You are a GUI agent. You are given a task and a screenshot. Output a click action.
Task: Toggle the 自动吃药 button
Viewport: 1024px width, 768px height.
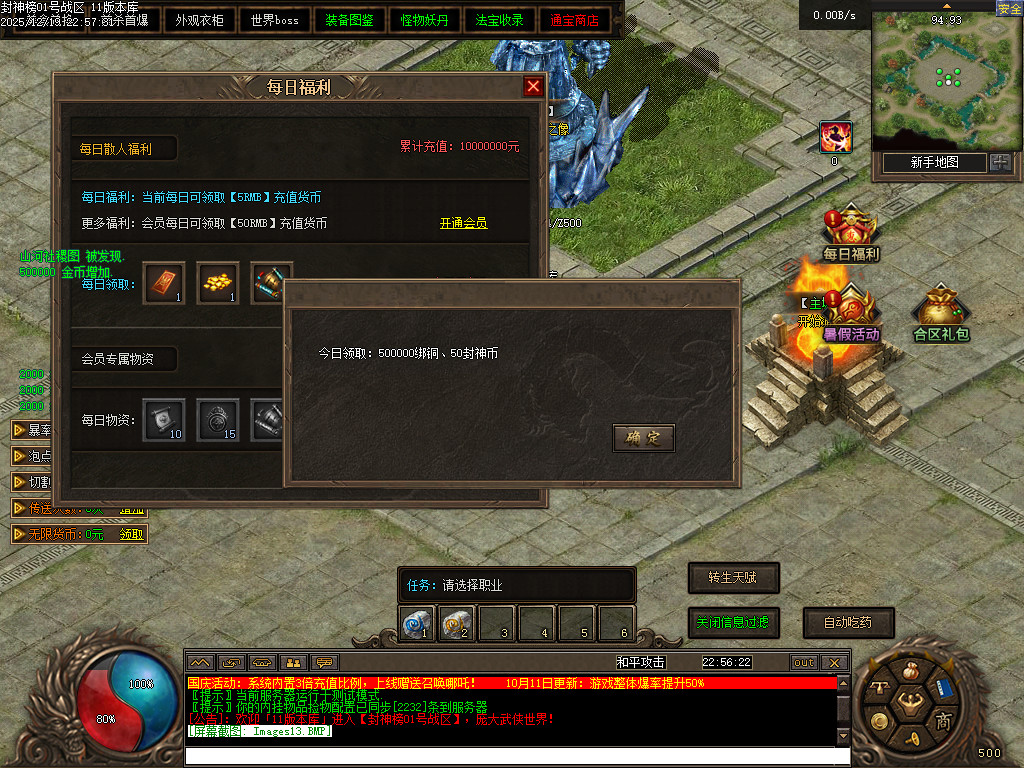[848, 622]
